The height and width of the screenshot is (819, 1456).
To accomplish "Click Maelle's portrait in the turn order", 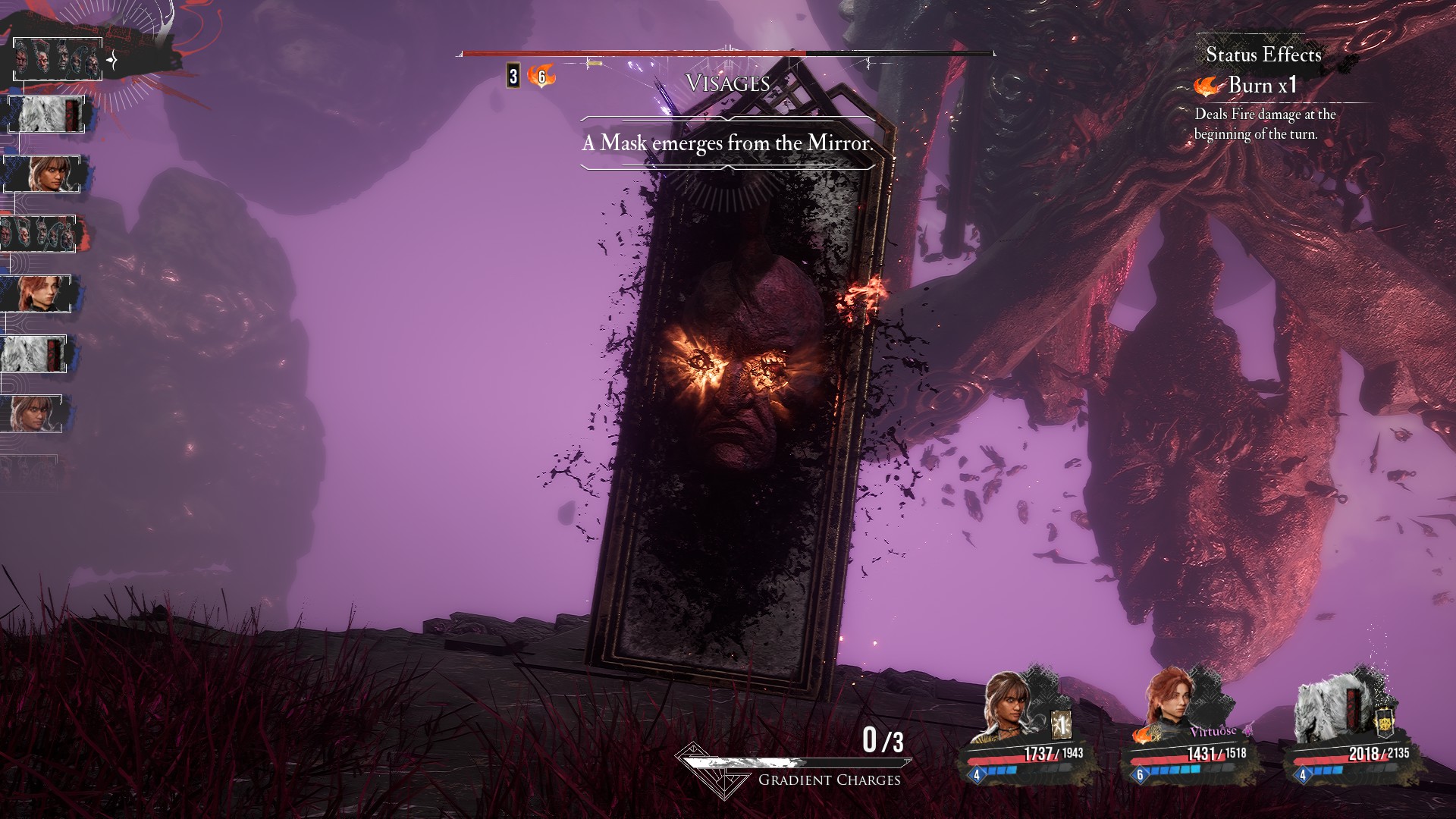I will [x=36, y=293].
